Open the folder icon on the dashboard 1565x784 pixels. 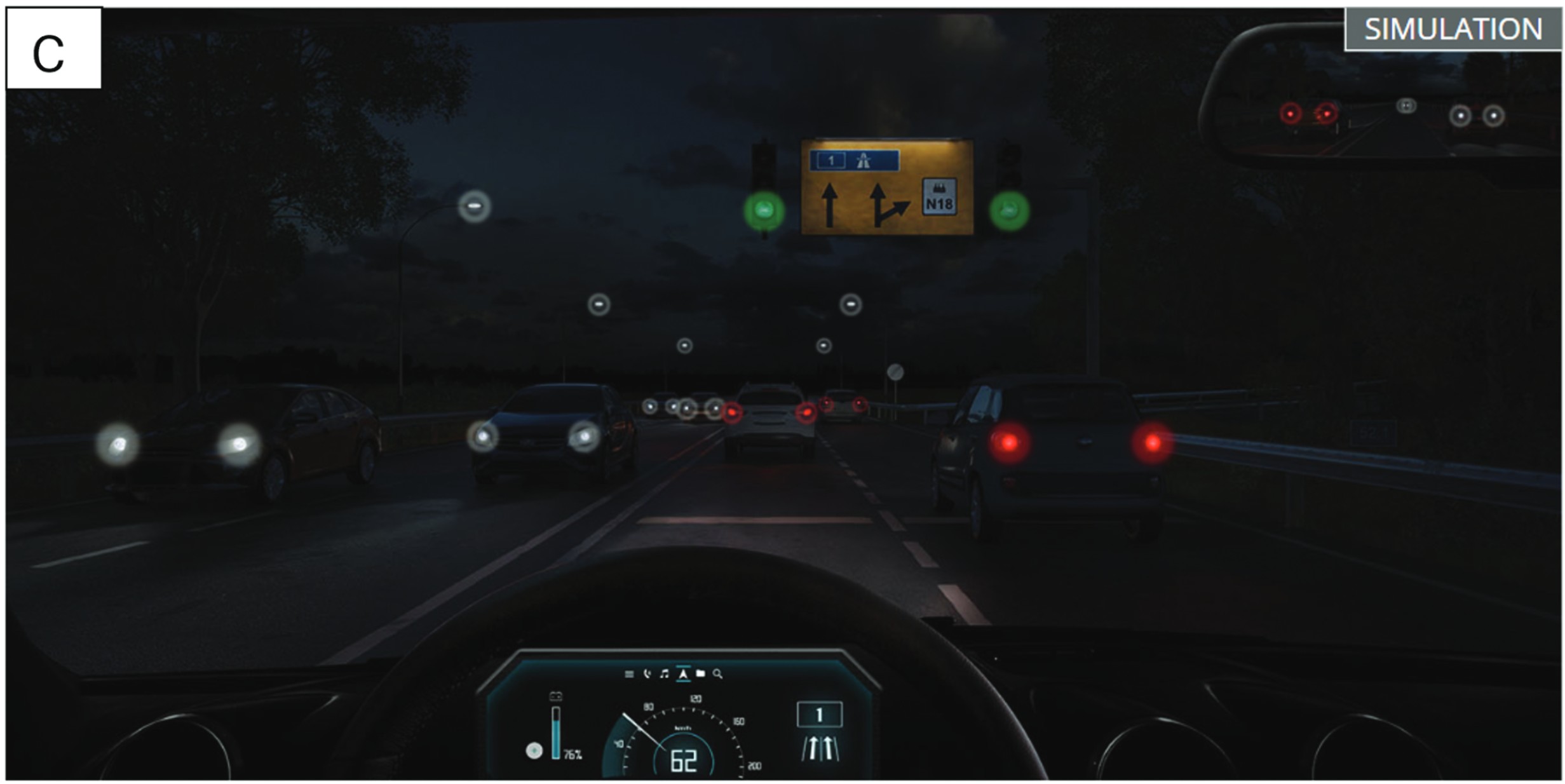pyautogui.click(x=700, y=673)
